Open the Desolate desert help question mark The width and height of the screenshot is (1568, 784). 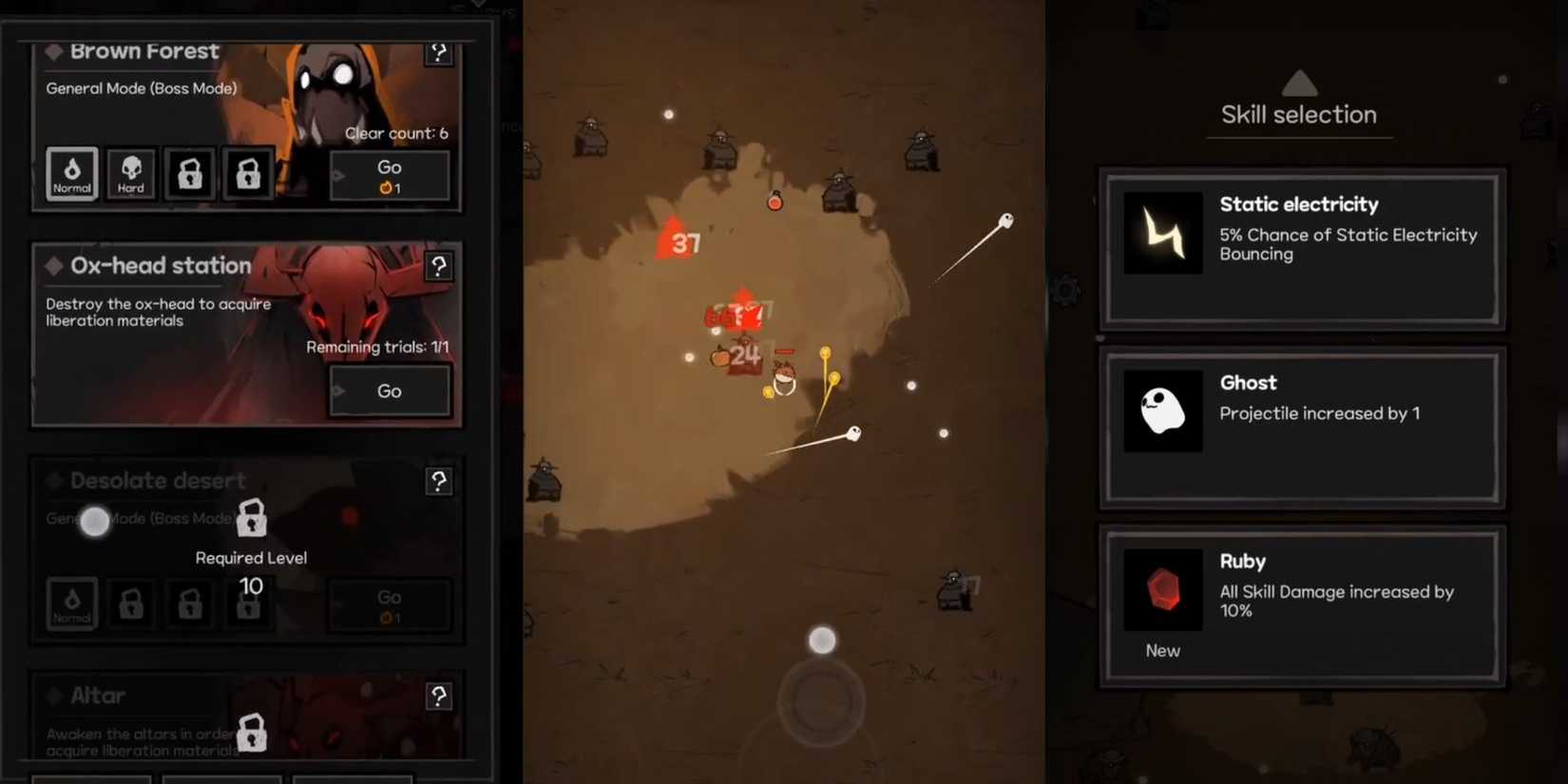pos(439,482)
